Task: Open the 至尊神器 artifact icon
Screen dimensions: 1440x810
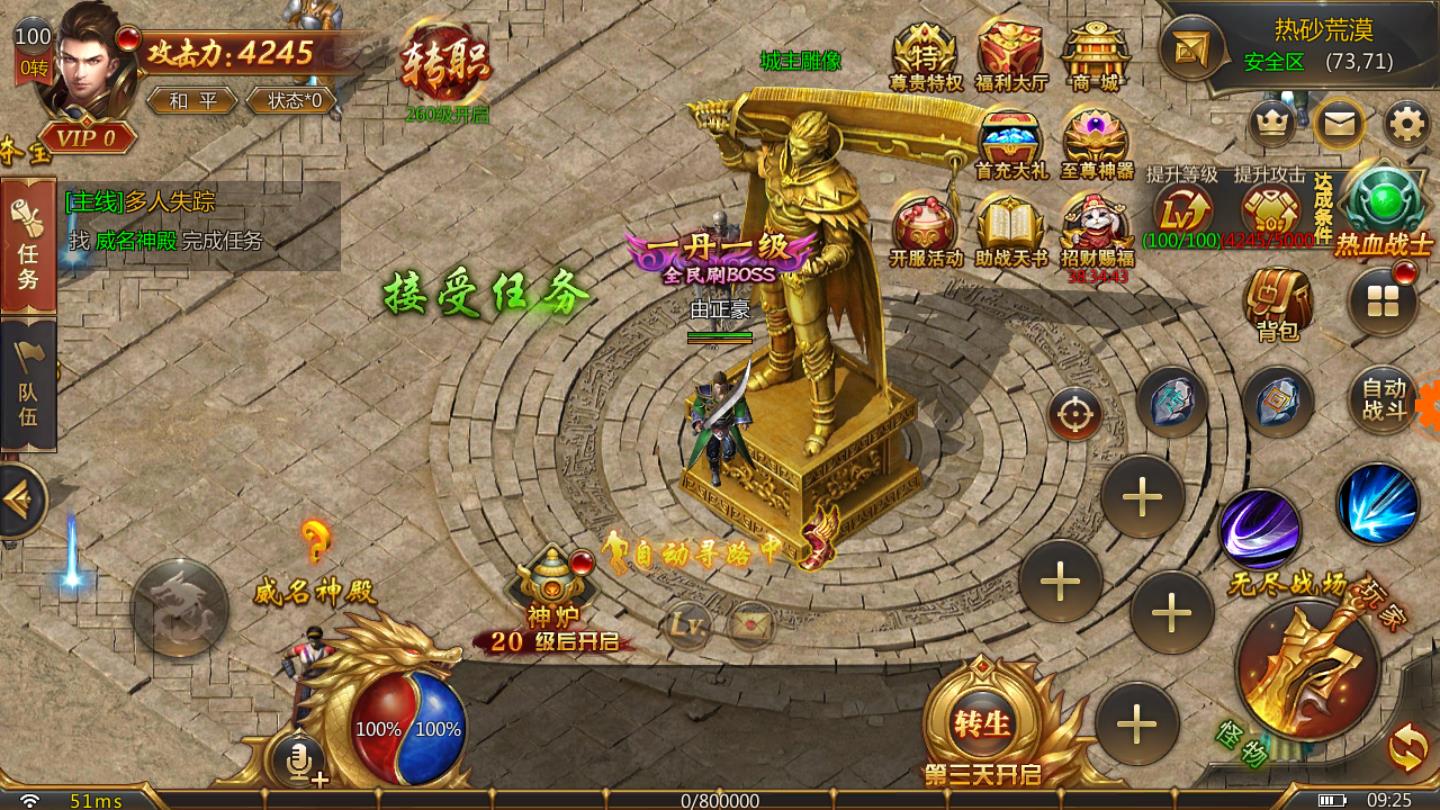Action: (x=1096, y=143)
